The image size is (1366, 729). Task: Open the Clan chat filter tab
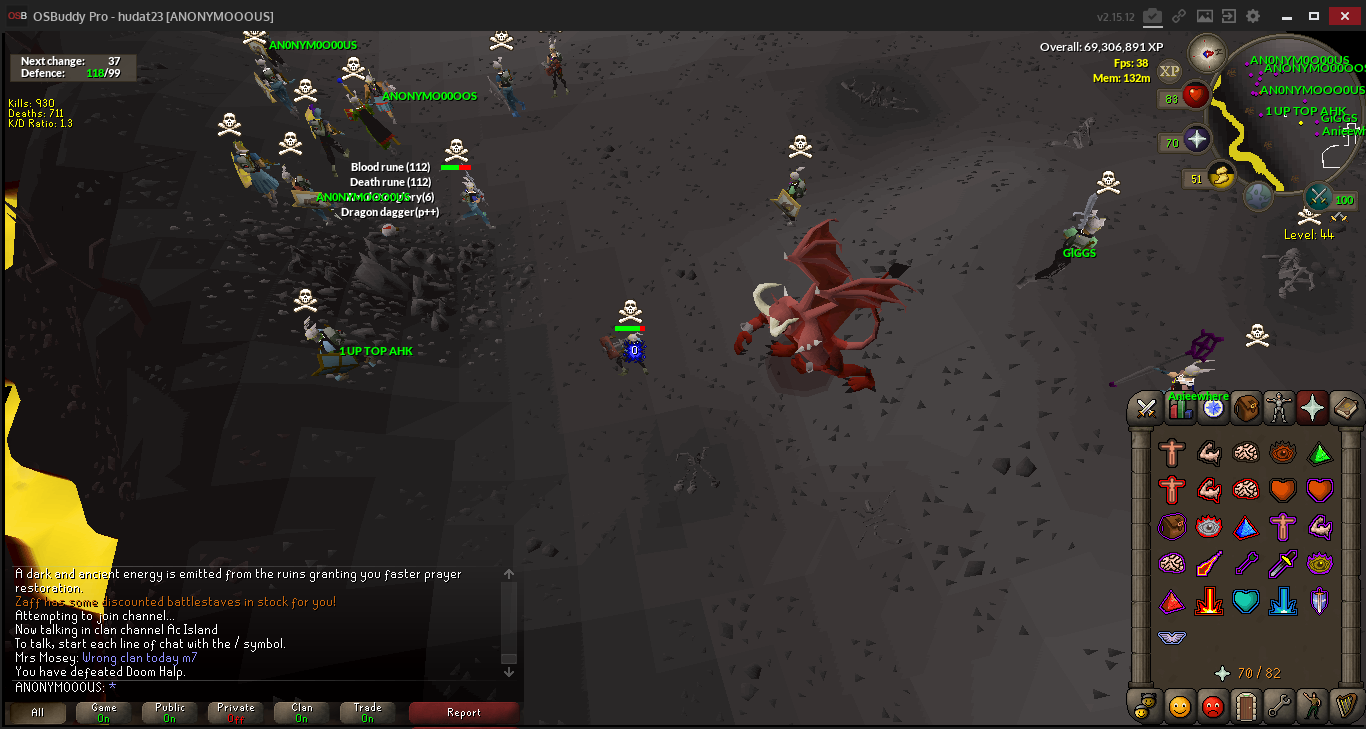[x=301, y=712]
